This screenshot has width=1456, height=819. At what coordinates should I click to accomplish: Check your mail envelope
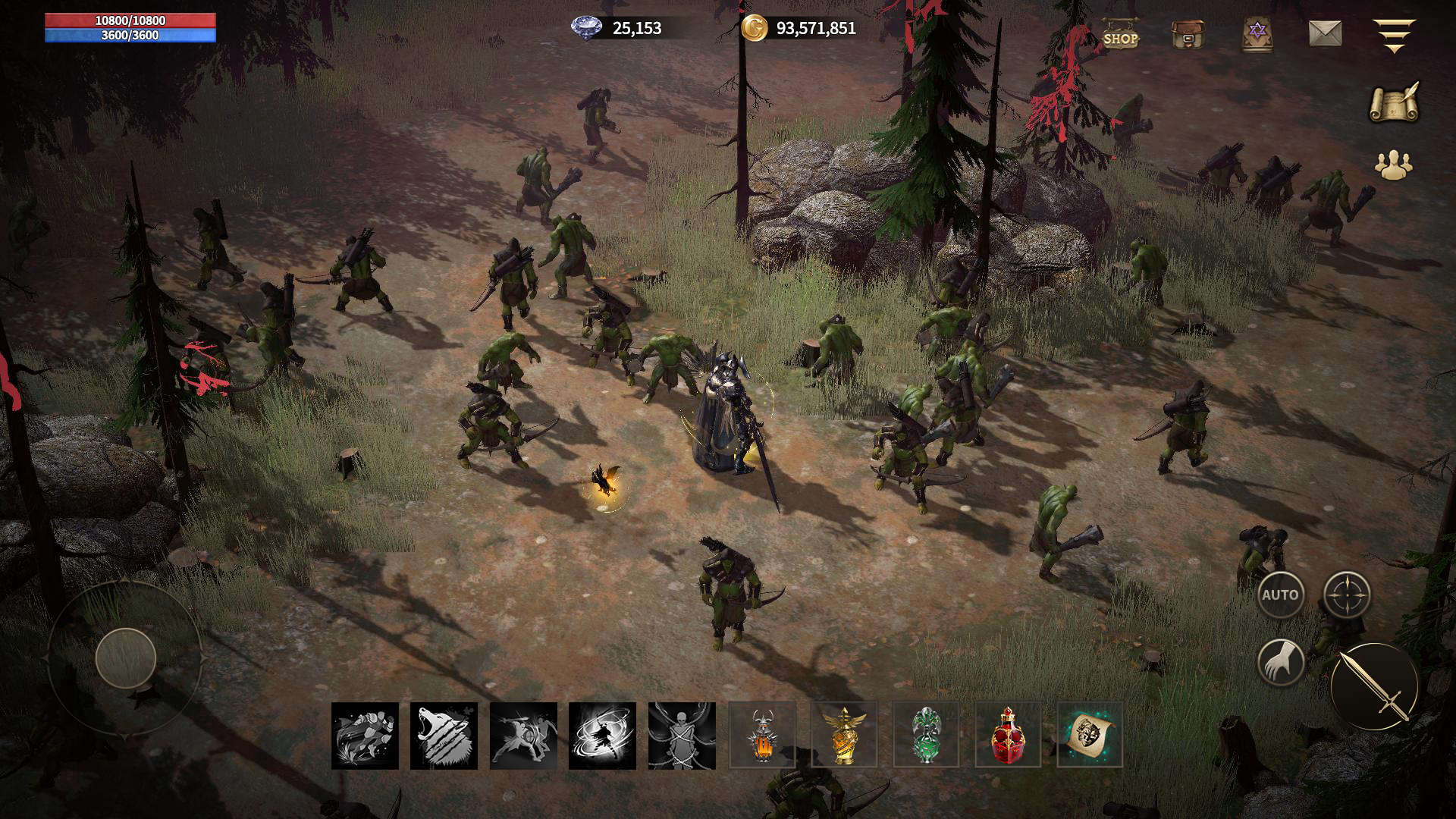tap(1326, 34)
